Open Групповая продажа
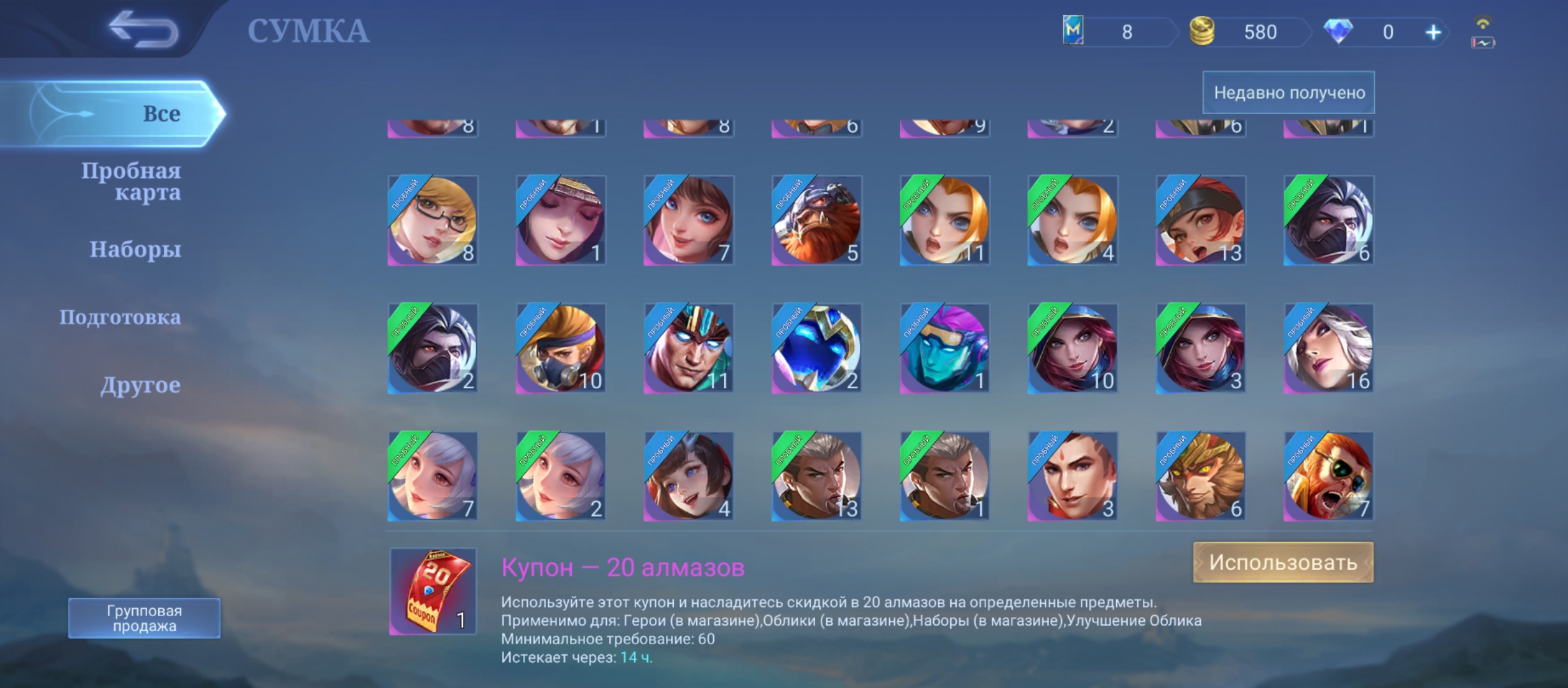The width and height of the screenshot is (1568, 688). tap(144, 618)
